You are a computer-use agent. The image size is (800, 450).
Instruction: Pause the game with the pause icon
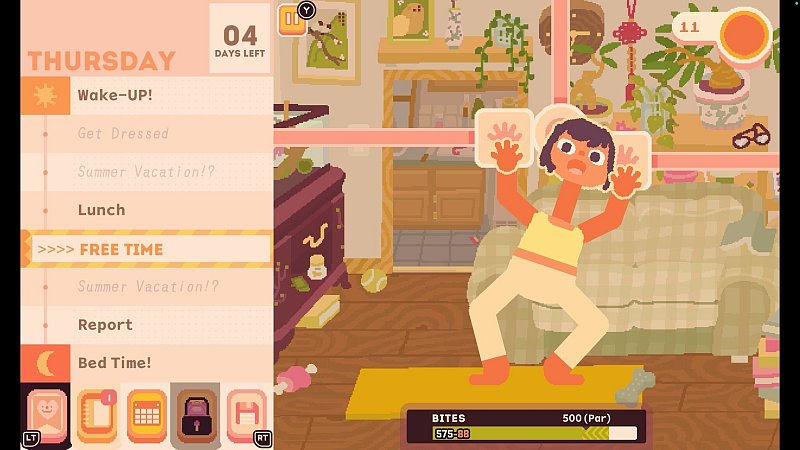point(292,20)
